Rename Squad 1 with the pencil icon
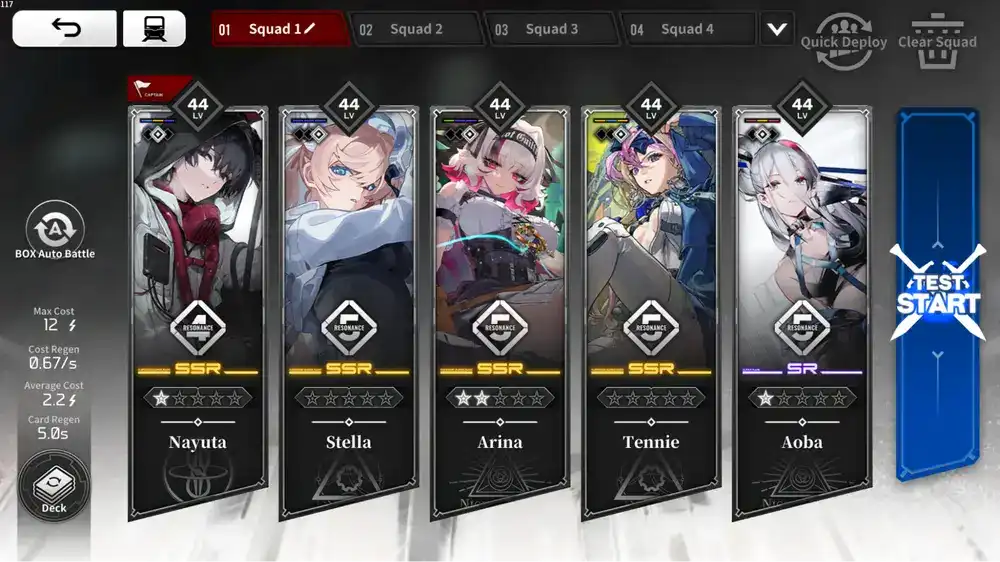 pyautogui.click(x=309, y=29)
